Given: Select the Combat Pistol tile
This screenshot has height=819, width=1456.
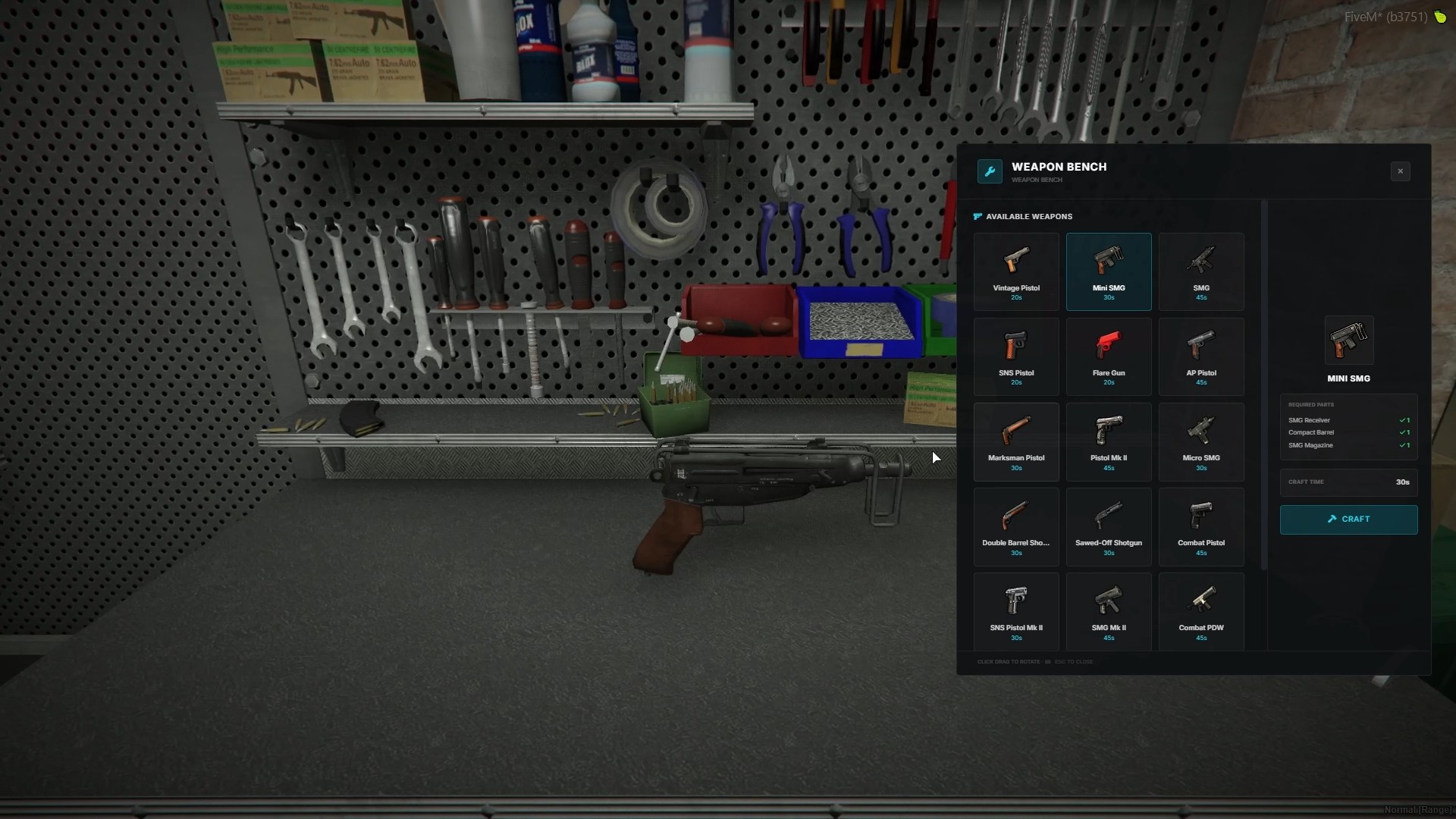Looking at the screenshot, I should pos(1201,526).
